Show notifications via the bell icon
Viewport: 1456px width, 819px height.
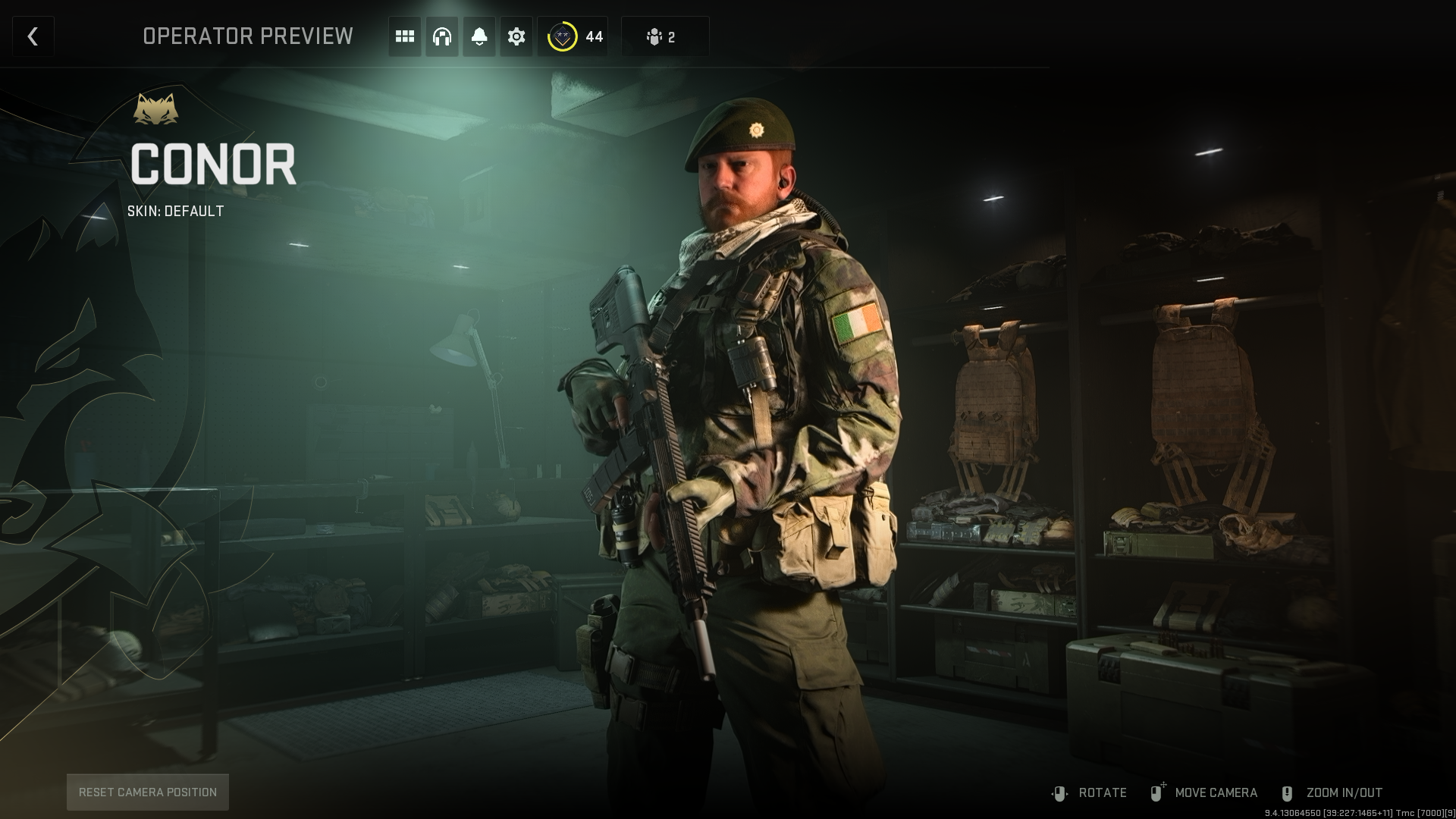click(479, 36)
